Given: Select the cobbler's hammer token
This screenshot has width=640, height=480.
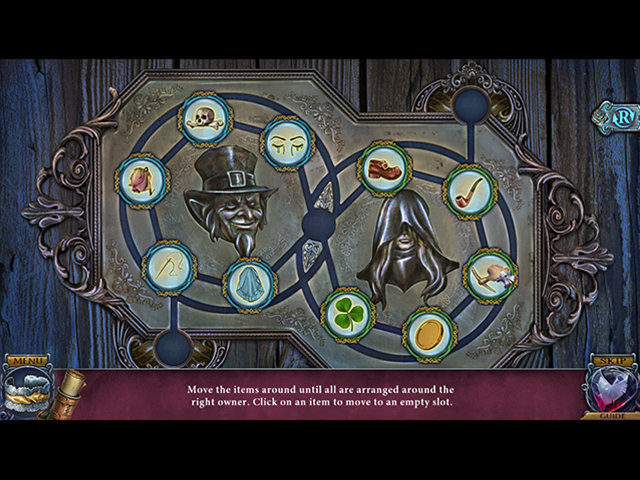Looking at the screenshot, I should (x=490, y=275).
